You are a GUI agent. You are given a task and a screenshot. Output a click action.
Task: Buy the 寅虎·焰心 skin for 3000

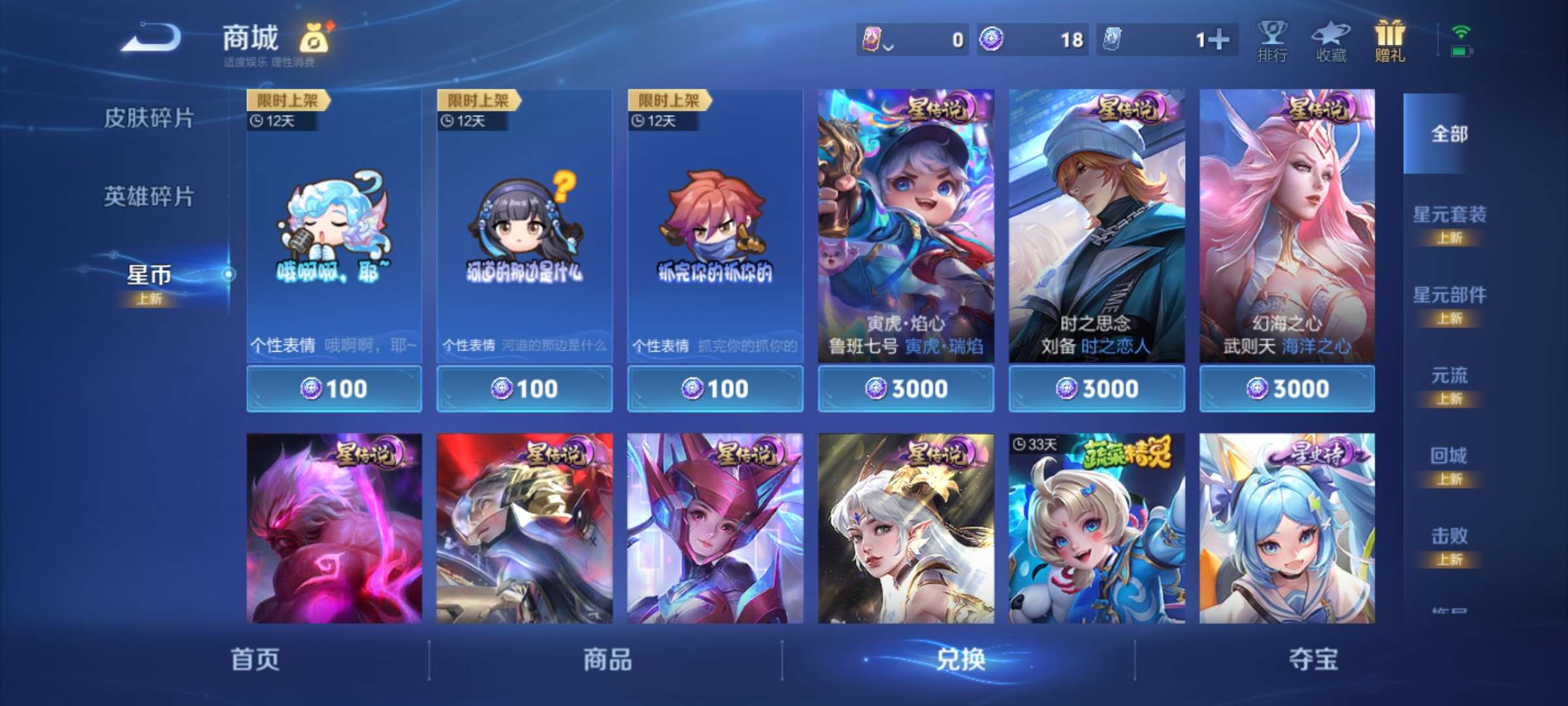click(905, 388)
